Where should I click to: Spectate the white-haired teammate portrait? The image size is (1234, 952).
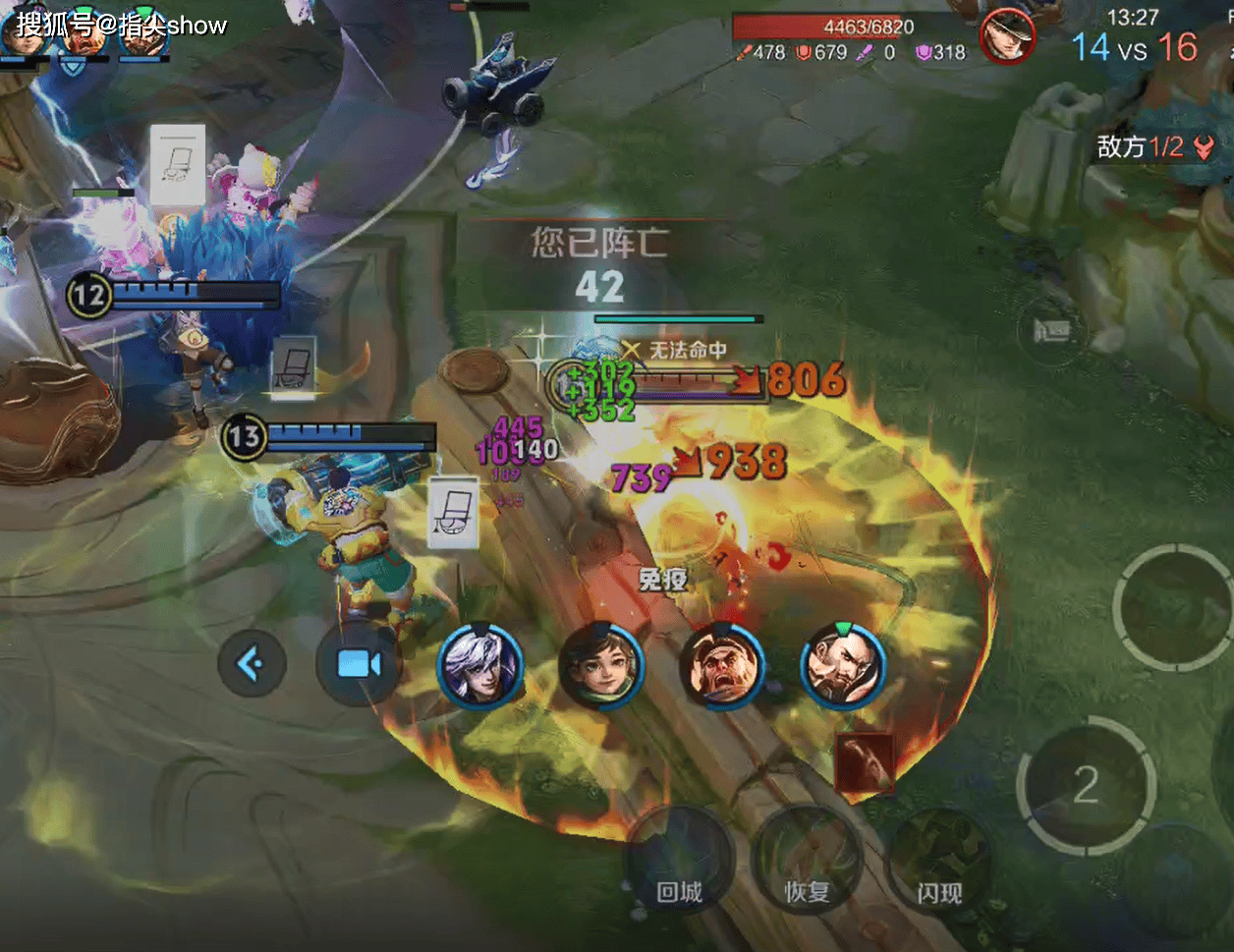479,666
